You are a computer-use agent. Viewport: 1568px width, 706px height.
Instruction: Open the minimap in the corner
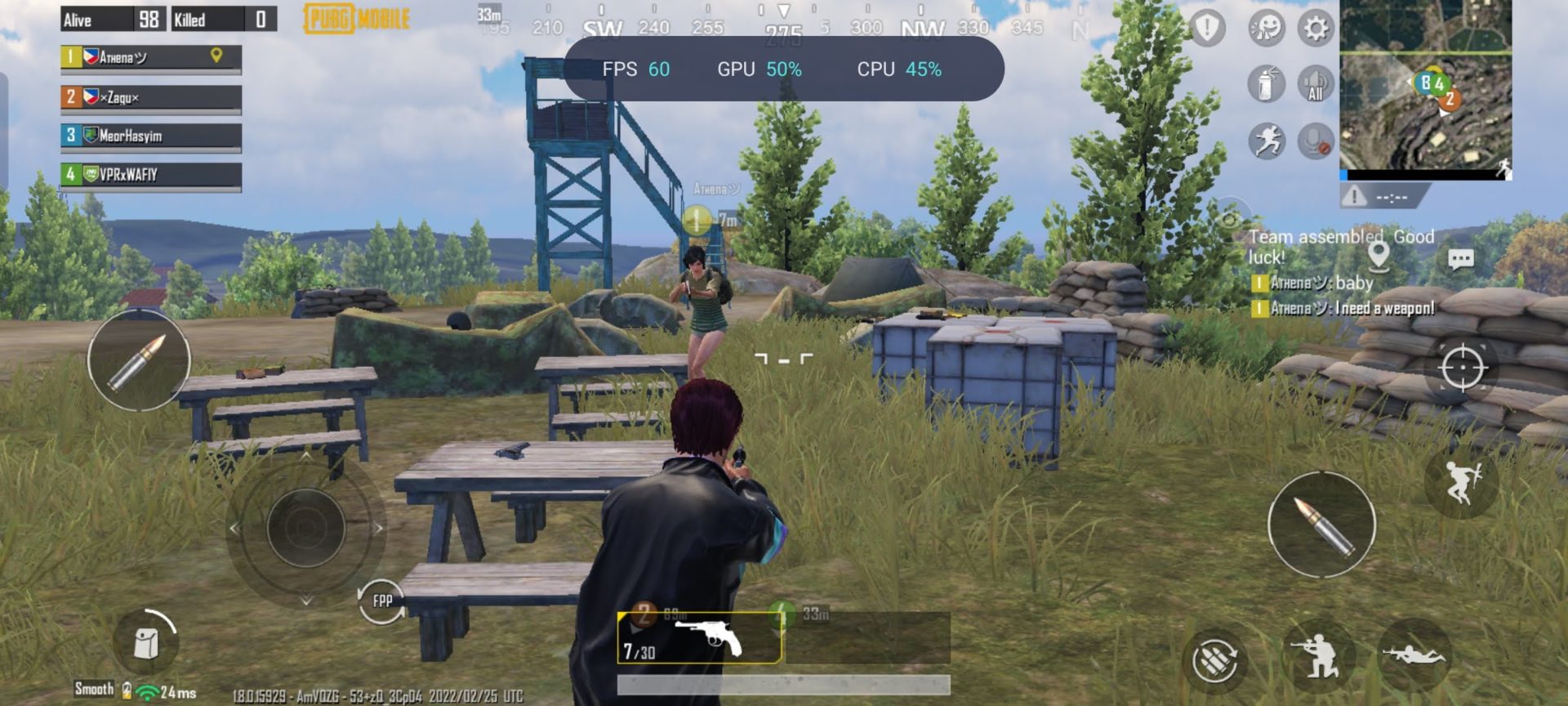pyautogui.click(x=1425, y=86)
